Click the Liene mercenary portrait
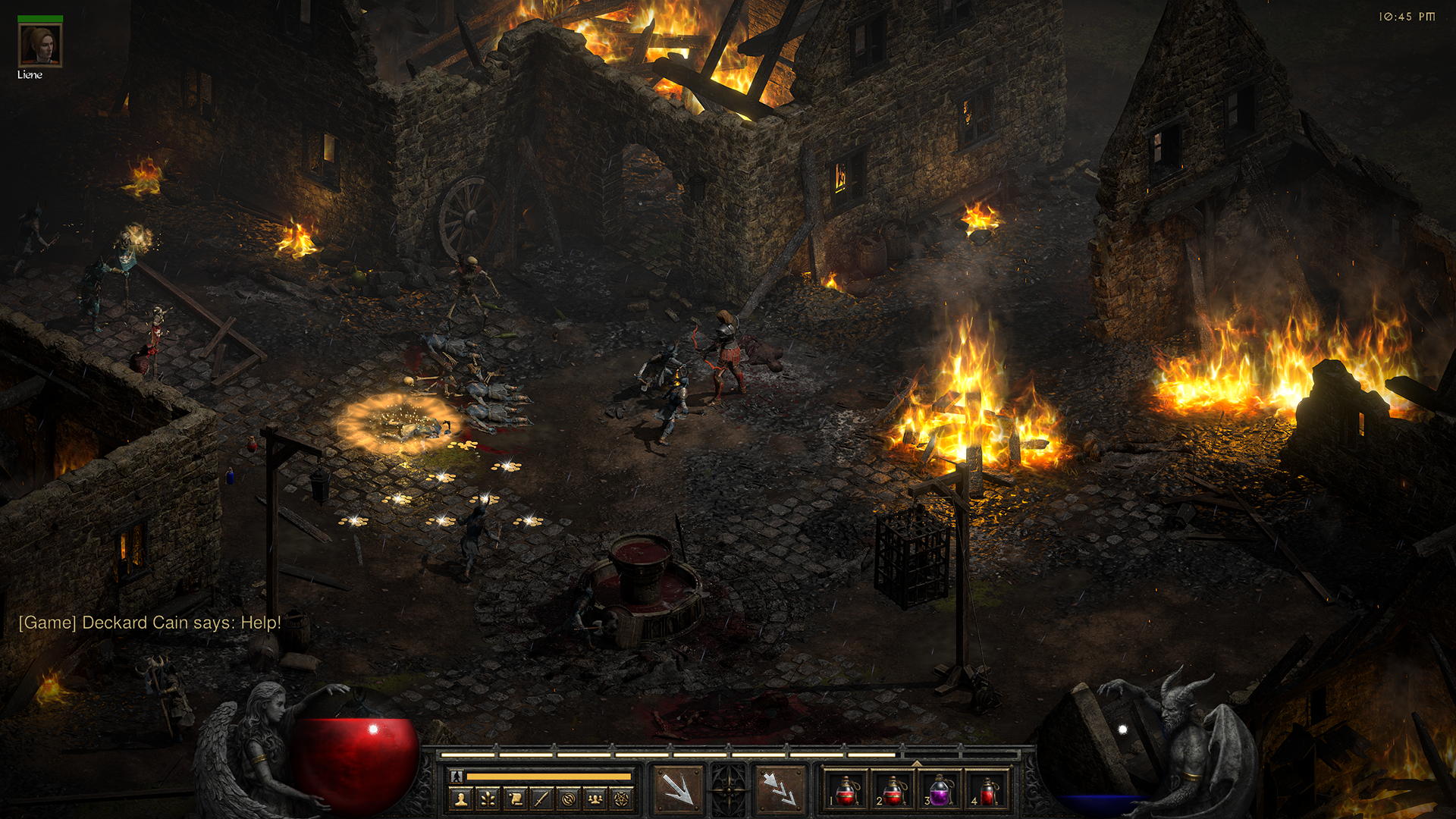 pos(40,45)
